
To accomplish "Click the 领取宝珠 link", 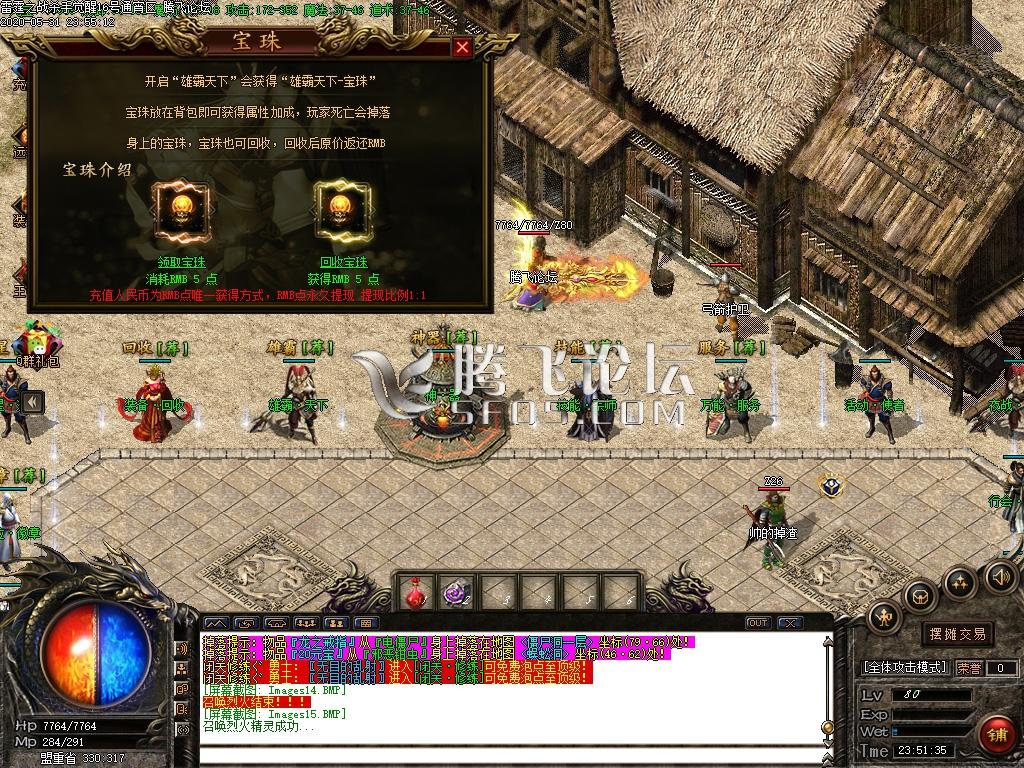I will pyautogui.click(x=181, y=262).
